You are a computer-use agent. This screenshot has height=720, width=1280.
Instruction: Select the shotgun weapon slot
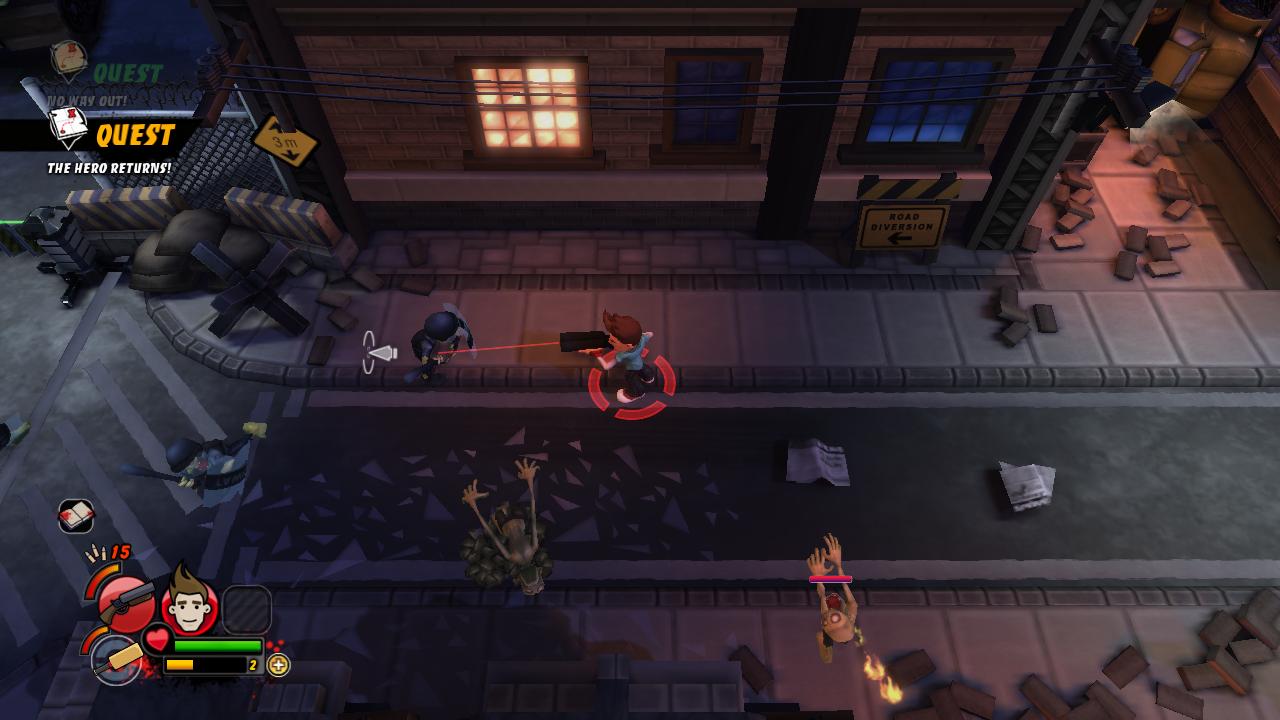[x=127, y=601]
